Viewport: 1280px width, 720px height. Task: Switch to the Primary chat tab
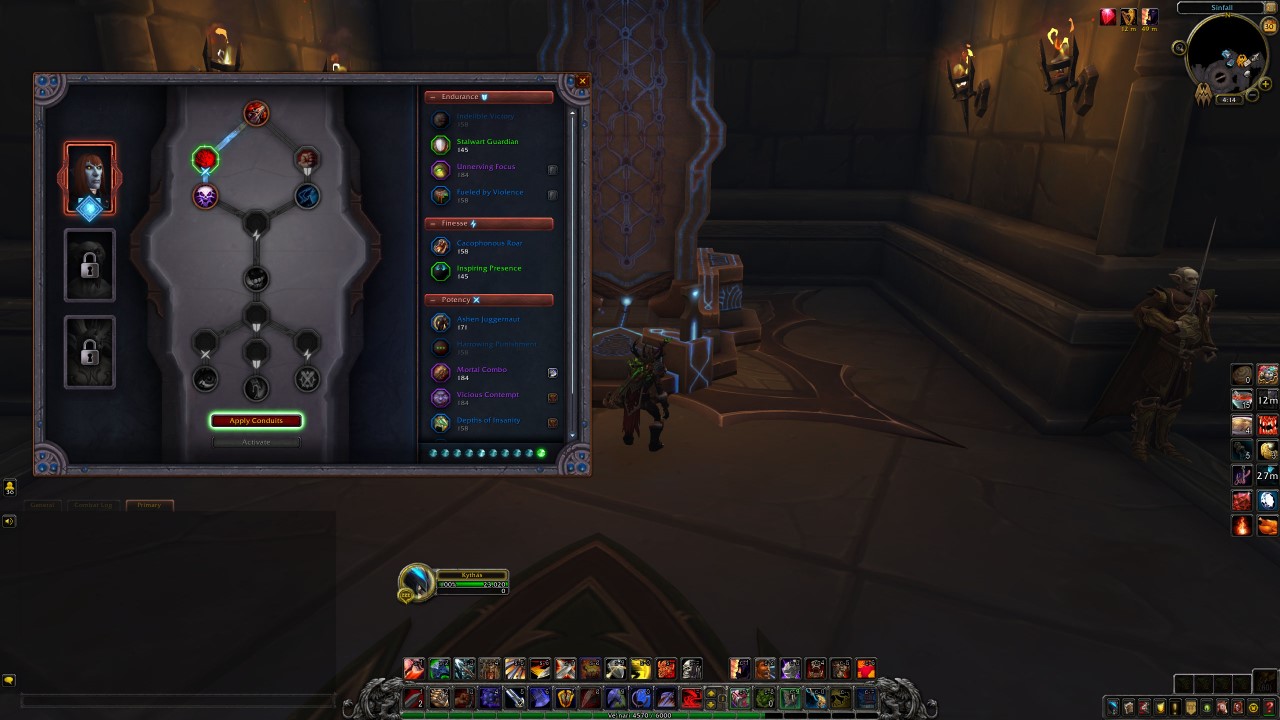150,505
